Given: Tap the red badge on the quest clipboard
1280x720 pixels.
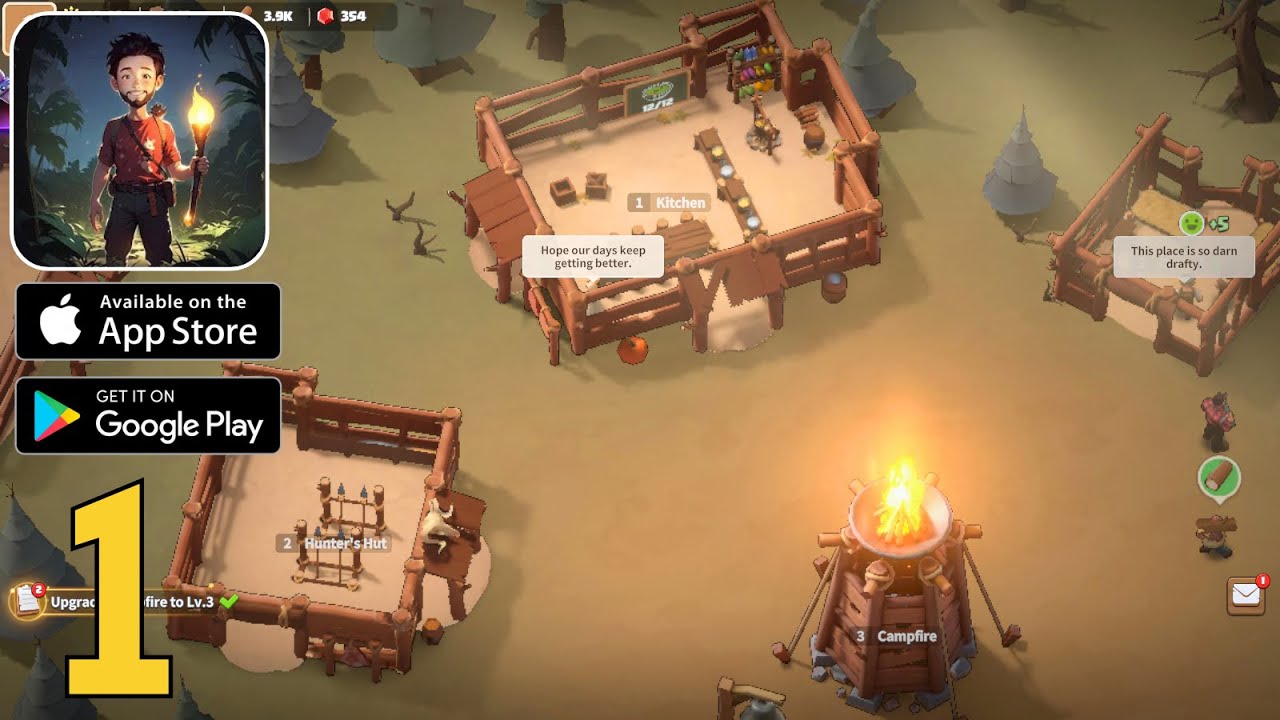Looking at the screenshot, I should coord(36,589).
